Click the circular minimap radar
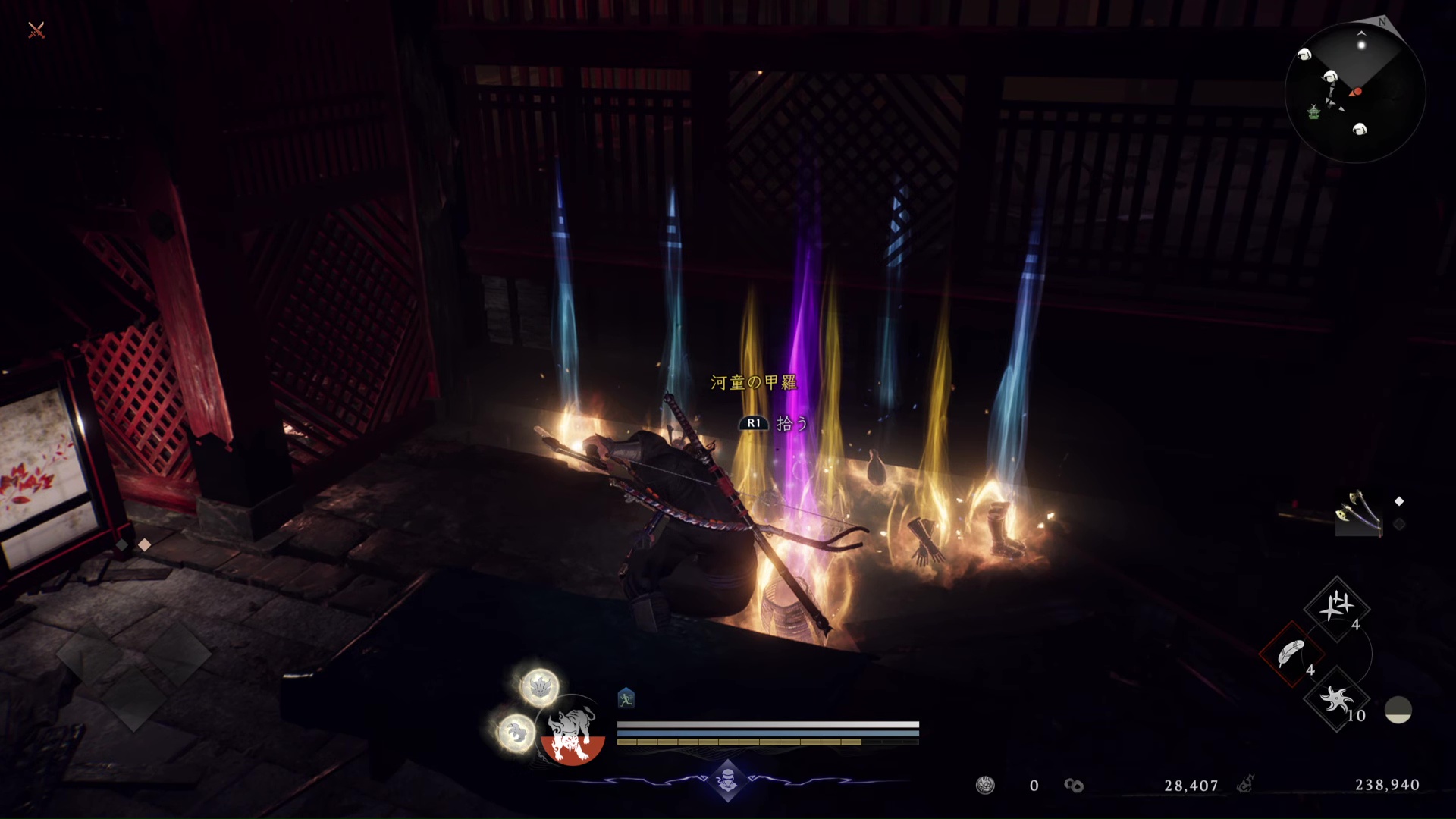The height and width of the screenshot is (819, 1456). [1355, 93]
